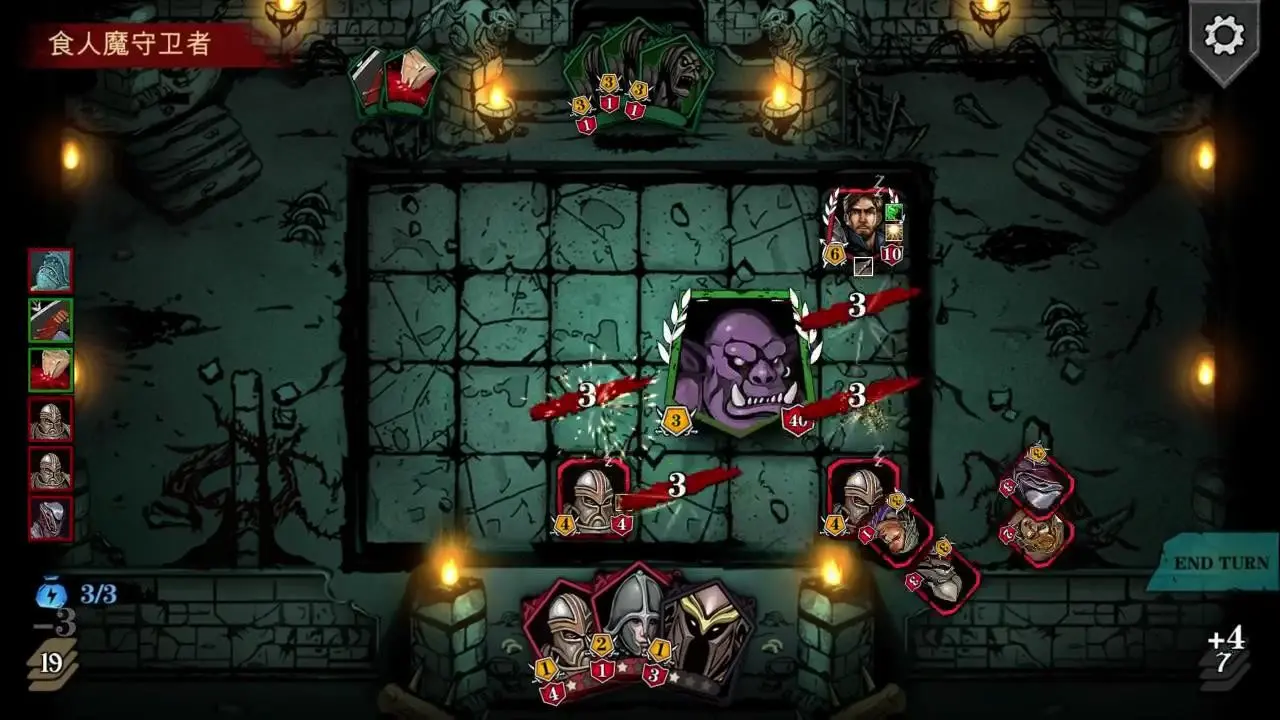Select the creature portrait at sidebar bottom

tap(48, 515)
